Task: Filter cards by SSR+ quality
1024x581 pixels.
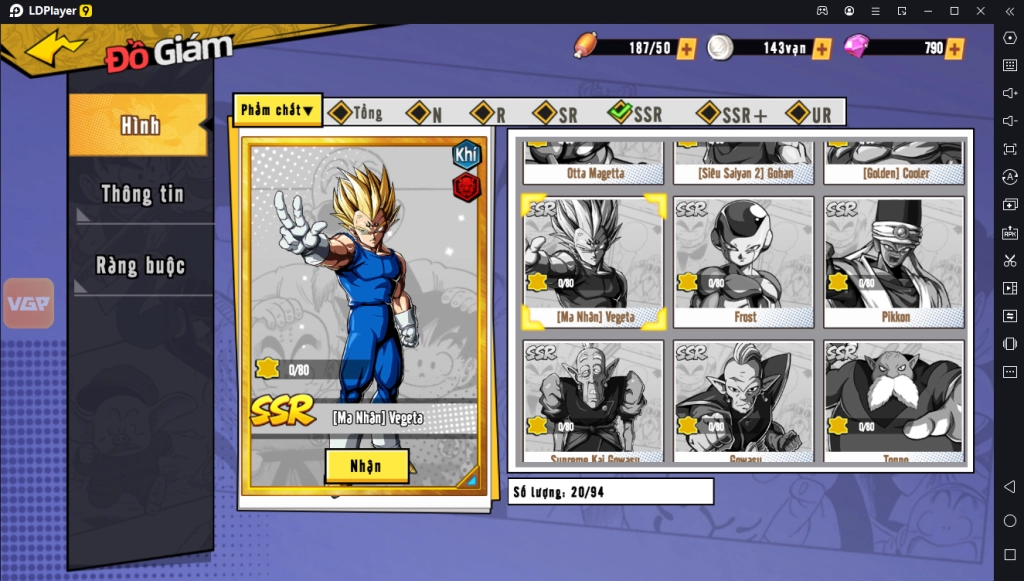Action: [733, 114]
